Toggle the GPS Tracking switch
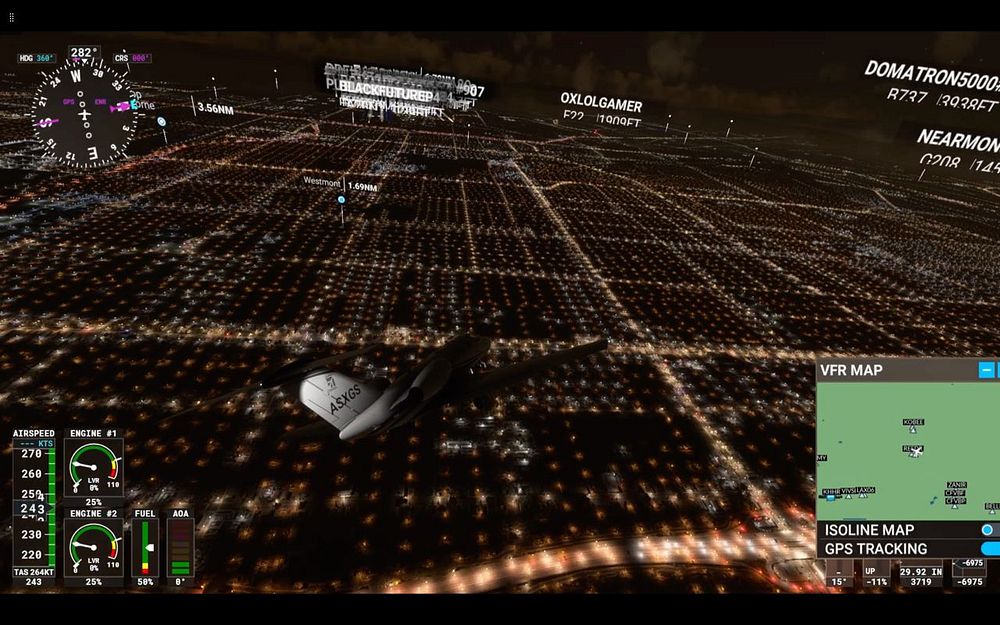The height and width of the screenshot is (625, 1000). tap(990, 549)
